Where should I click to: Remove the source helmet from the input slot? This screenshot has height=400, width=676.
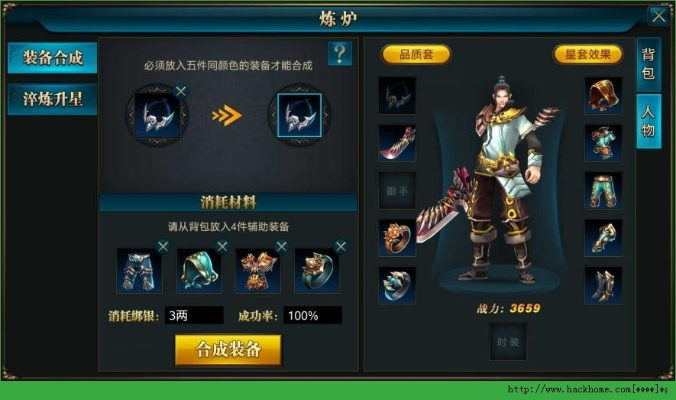coord(180,91)
